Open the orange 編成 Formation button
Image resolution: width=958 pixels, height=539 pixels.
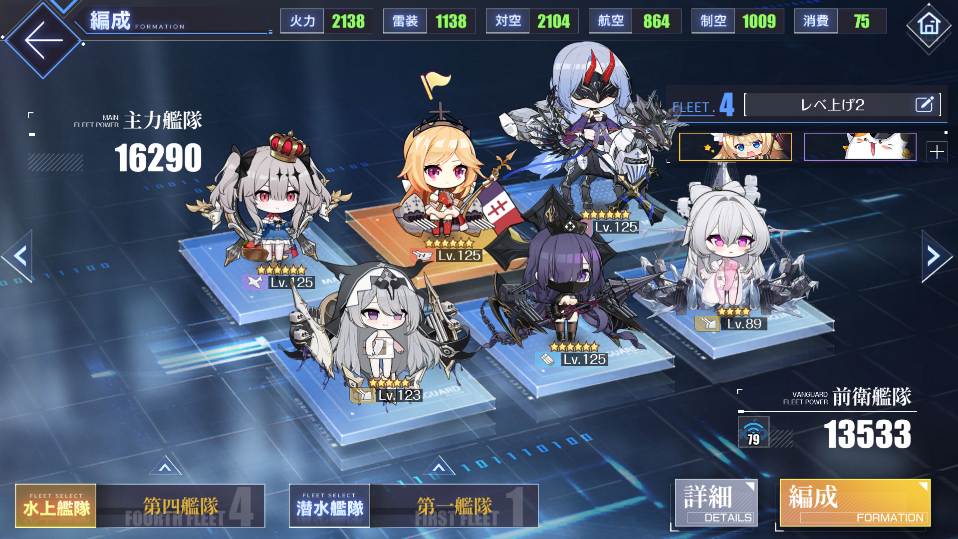(854, 503)
